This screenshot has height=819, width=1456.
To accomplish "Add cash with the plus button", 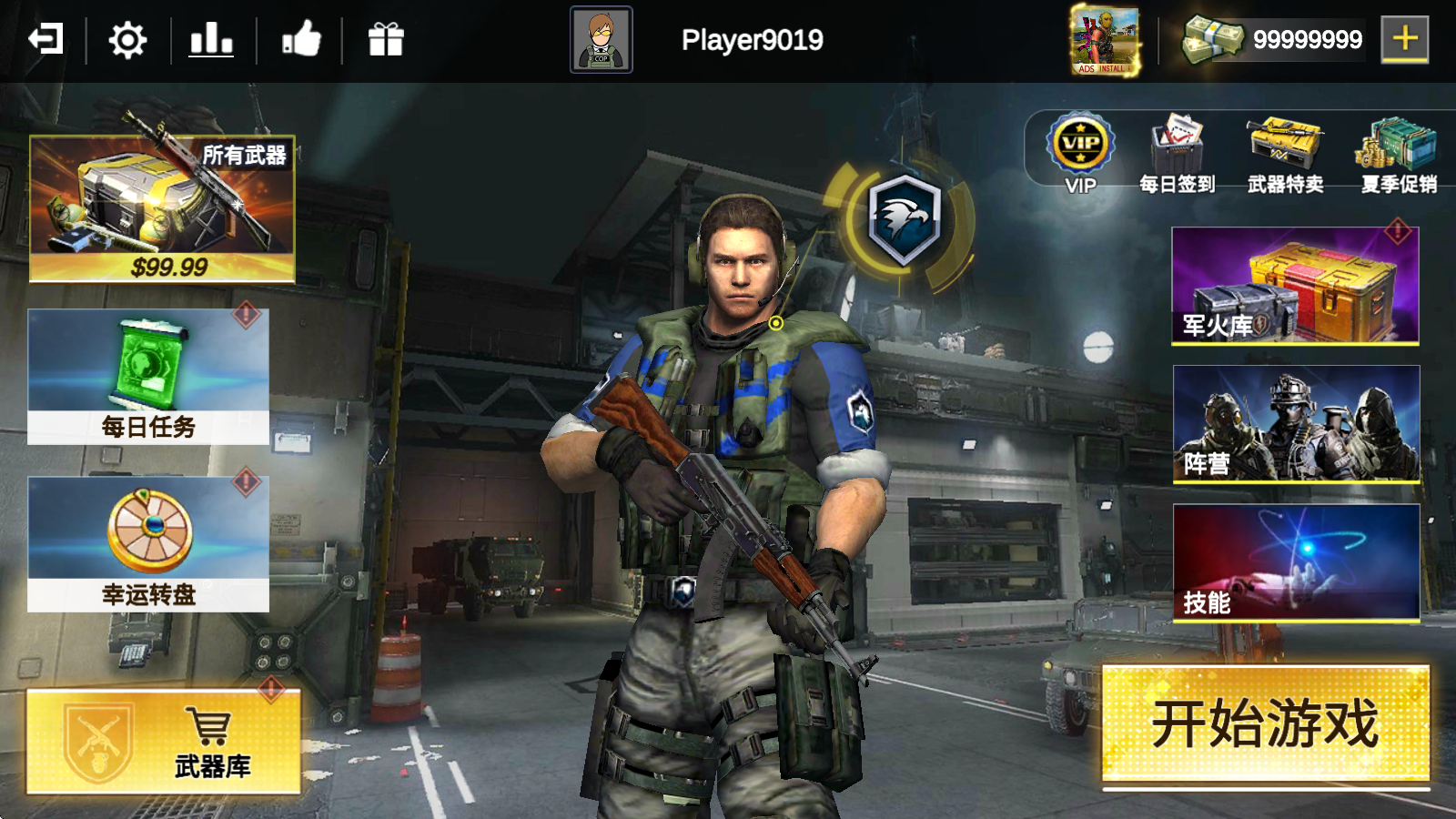I will click(1404, 39).
